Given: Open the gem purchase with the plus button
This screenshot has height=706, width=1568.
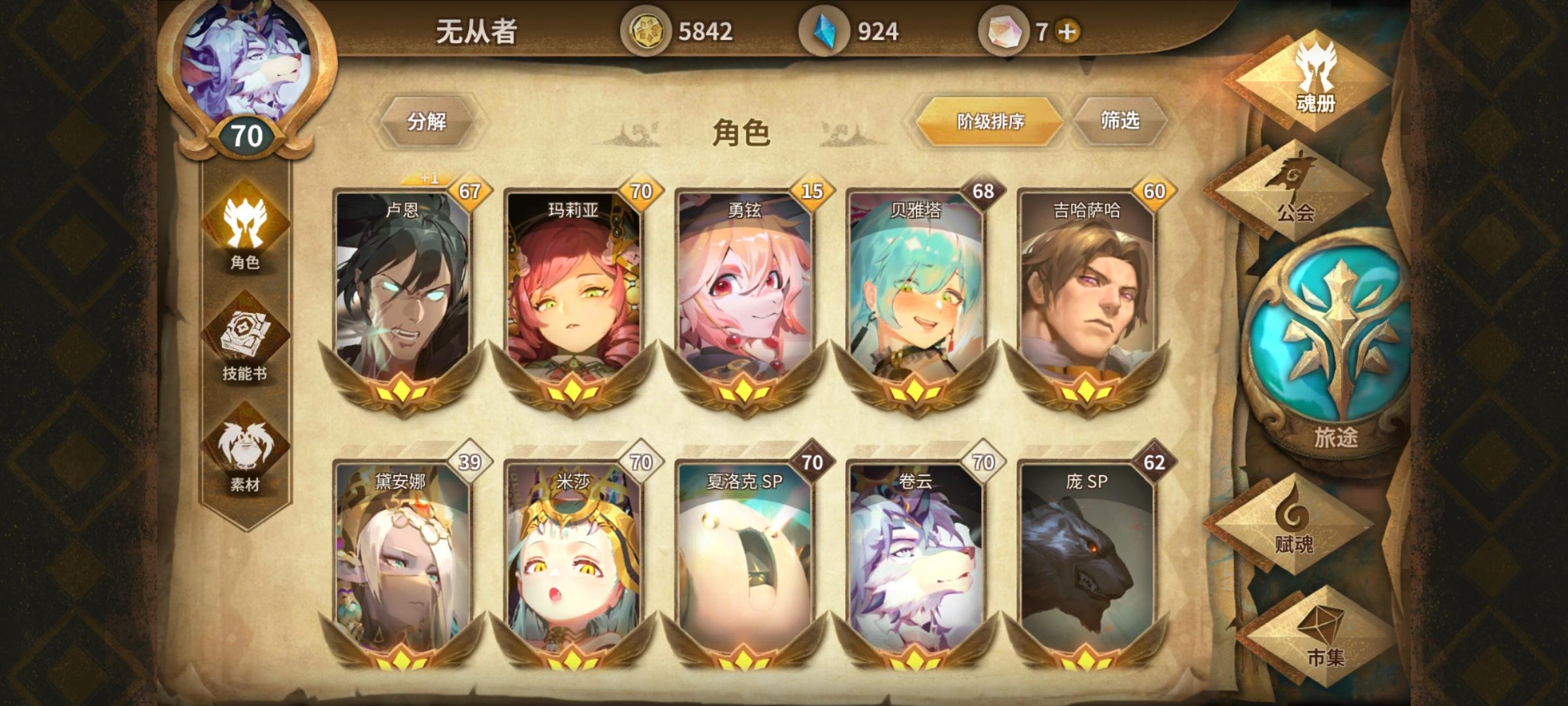Looking at the screenshot, I should (1068, 29).
